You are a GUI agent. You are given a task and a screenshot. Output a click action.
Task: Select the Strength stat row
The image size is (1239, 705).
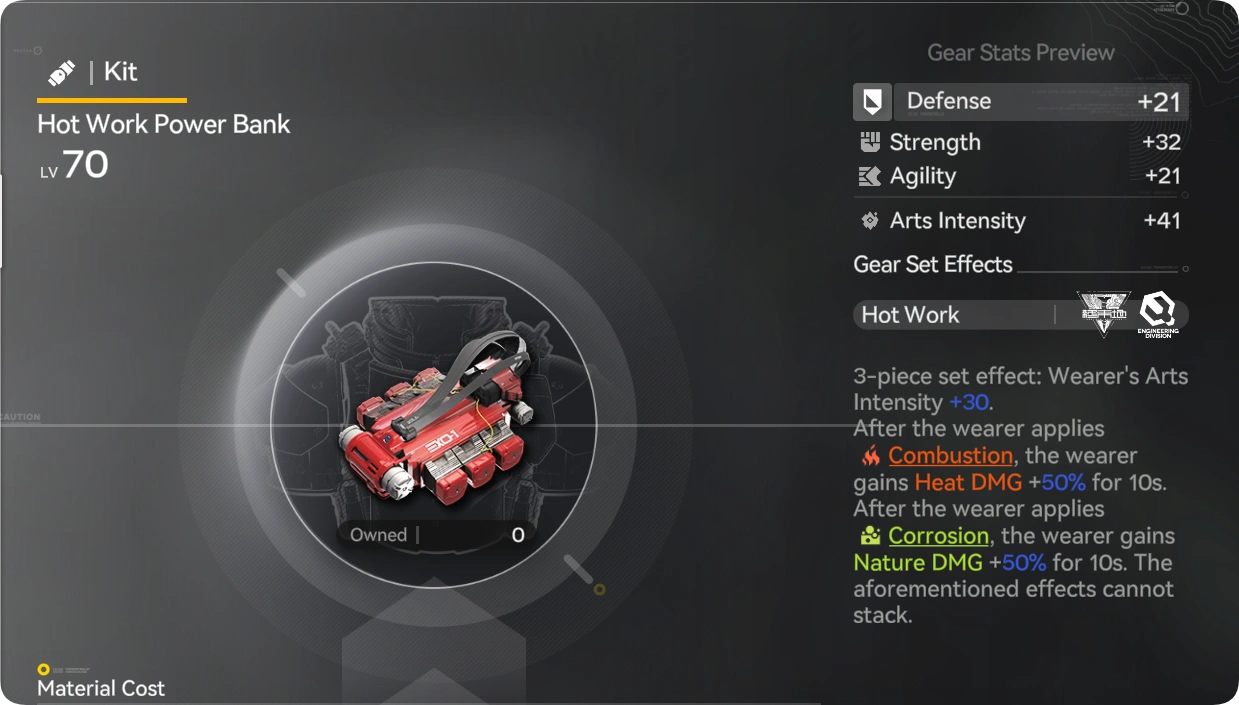[1020, 143]
